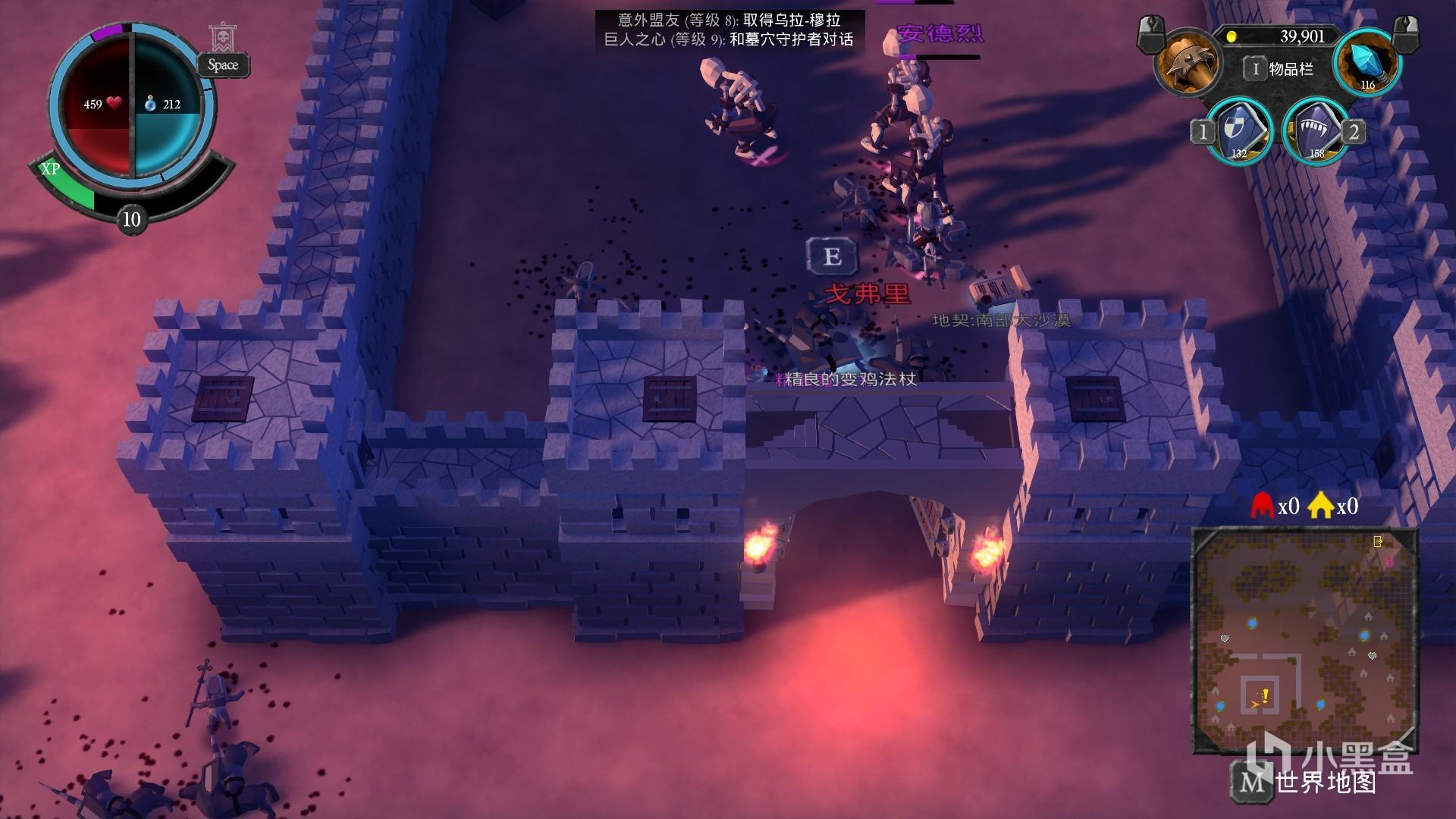
Task: Click the quest tracker 意外盟友 entry
Action: coord(729,20)
